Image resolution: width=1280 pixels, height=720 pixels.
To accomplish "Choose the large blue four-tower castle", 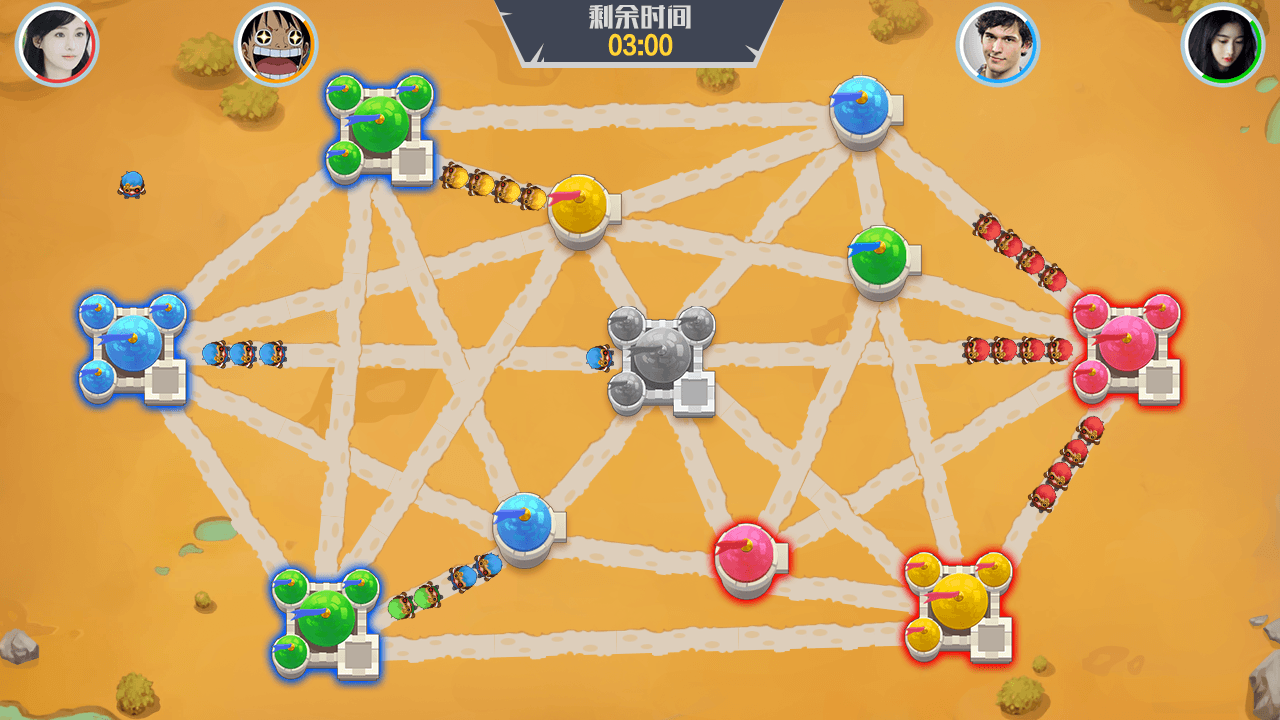I will pos(133,347).
